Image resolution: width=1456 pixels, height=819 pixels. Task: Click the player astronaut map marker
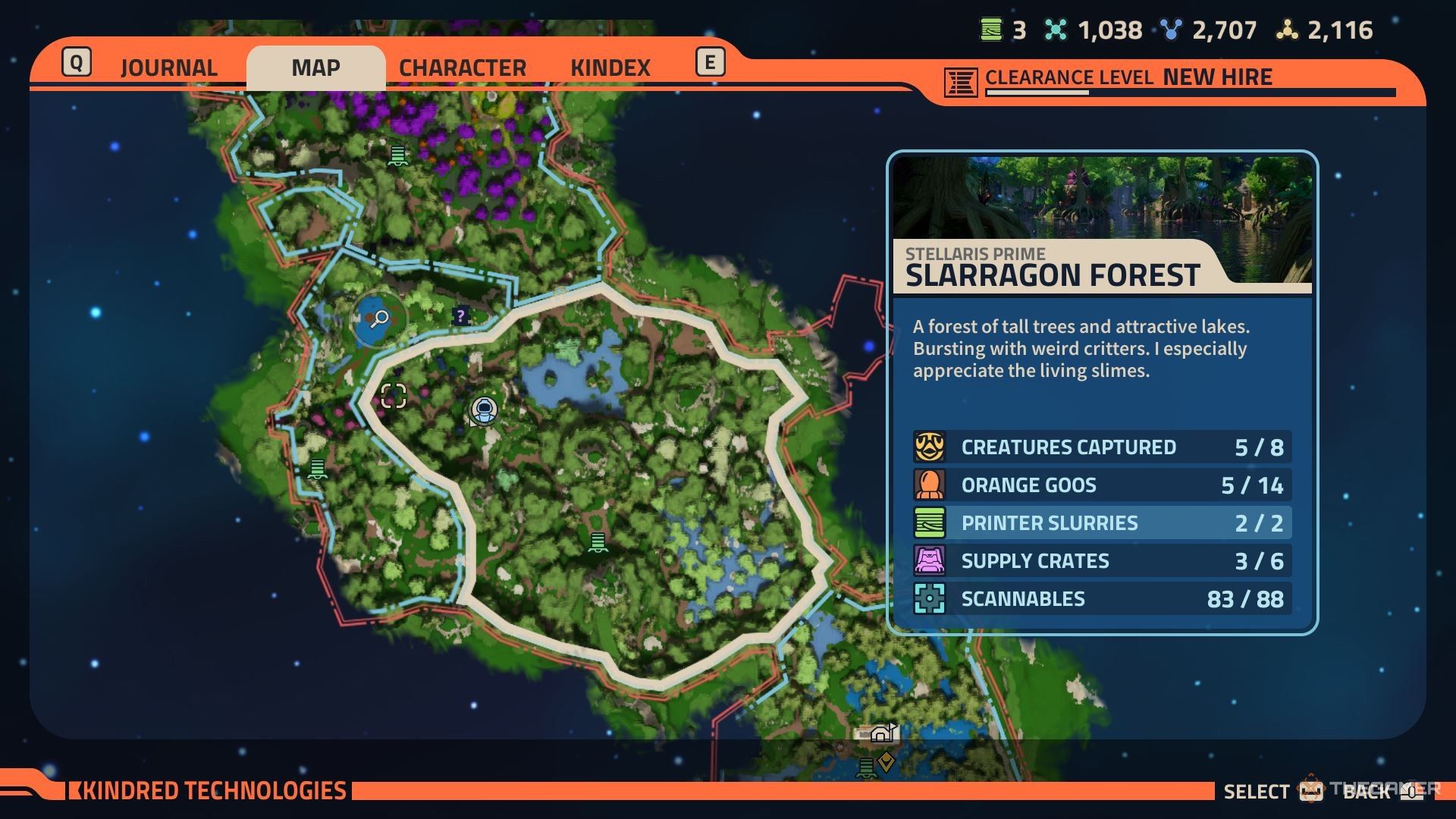tap(484, 409)
